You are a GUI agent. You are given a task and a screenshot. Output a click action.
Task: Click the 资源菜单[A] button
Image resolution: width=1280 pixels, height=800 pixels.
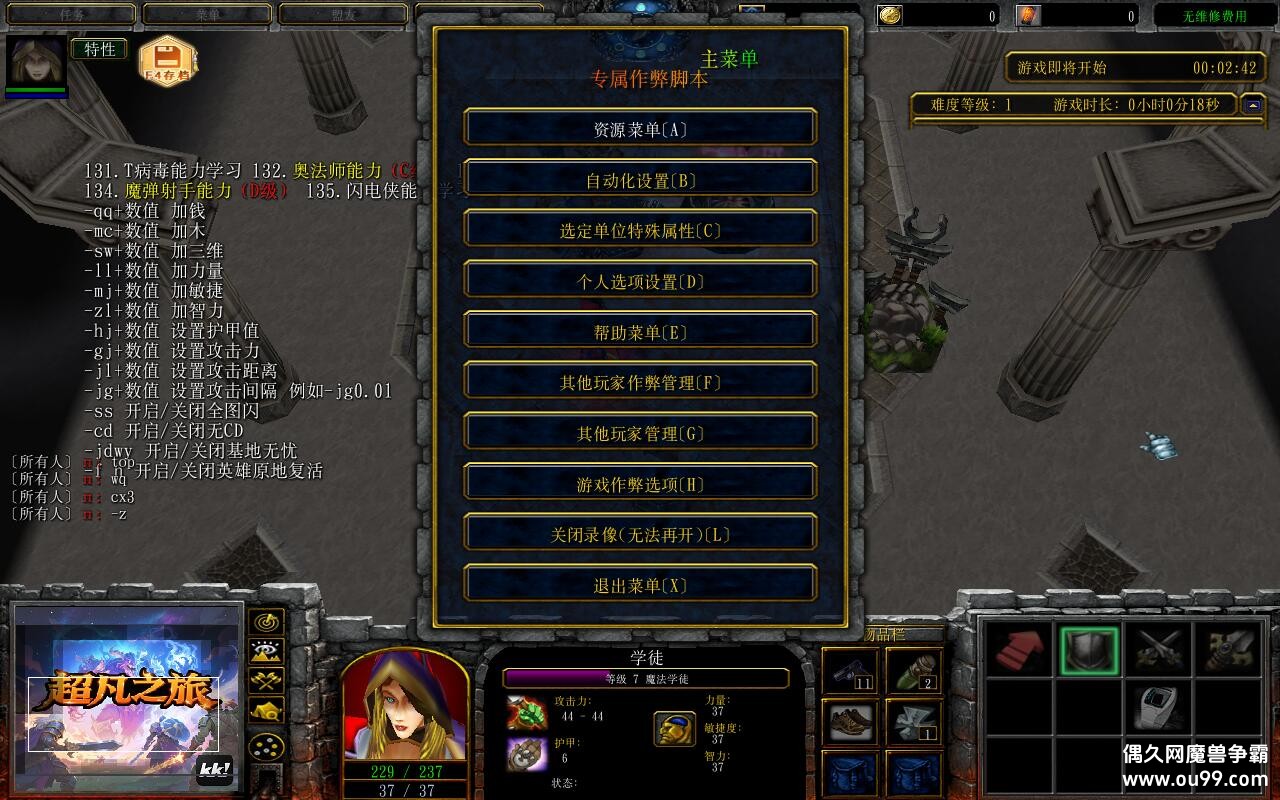[x=639, y=128]
